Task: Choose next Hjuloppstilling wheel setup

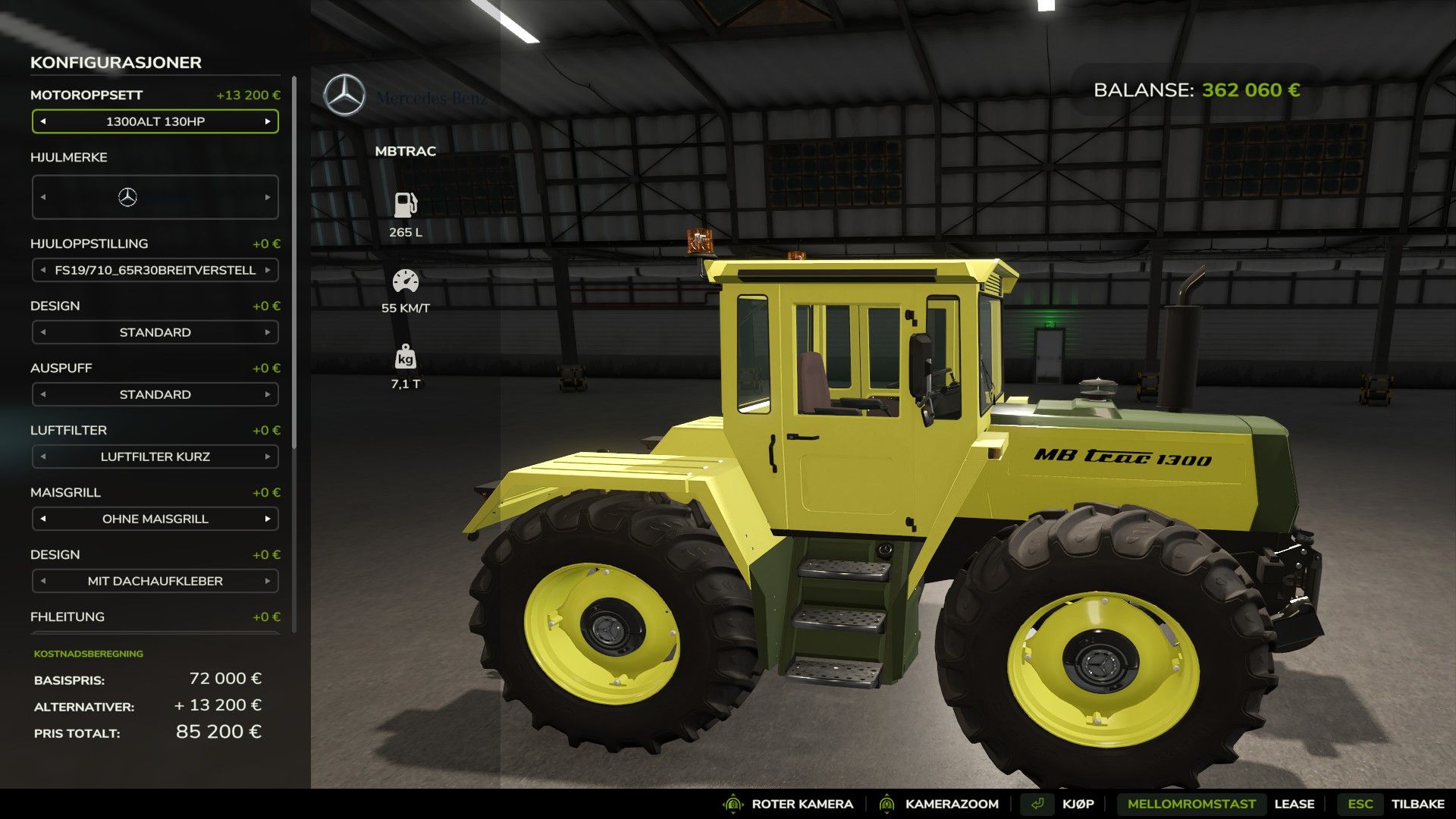Action: point(268,270)
